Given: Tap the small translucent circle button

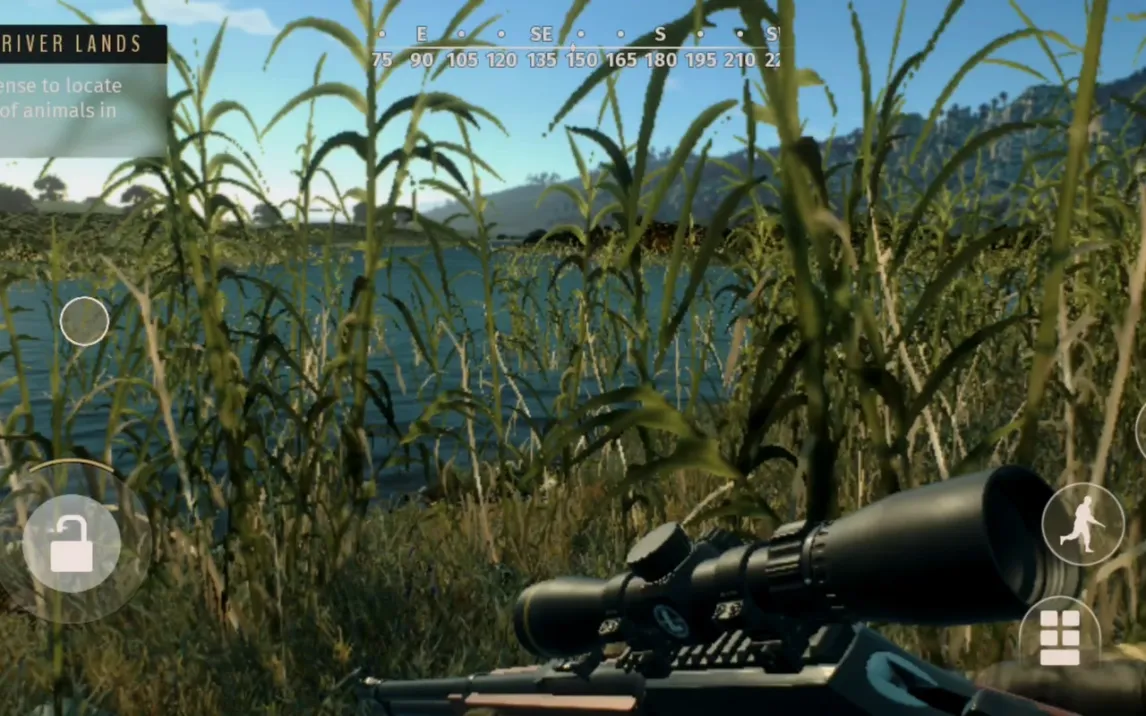Looking at the screenshot, I should click(84, 322).
